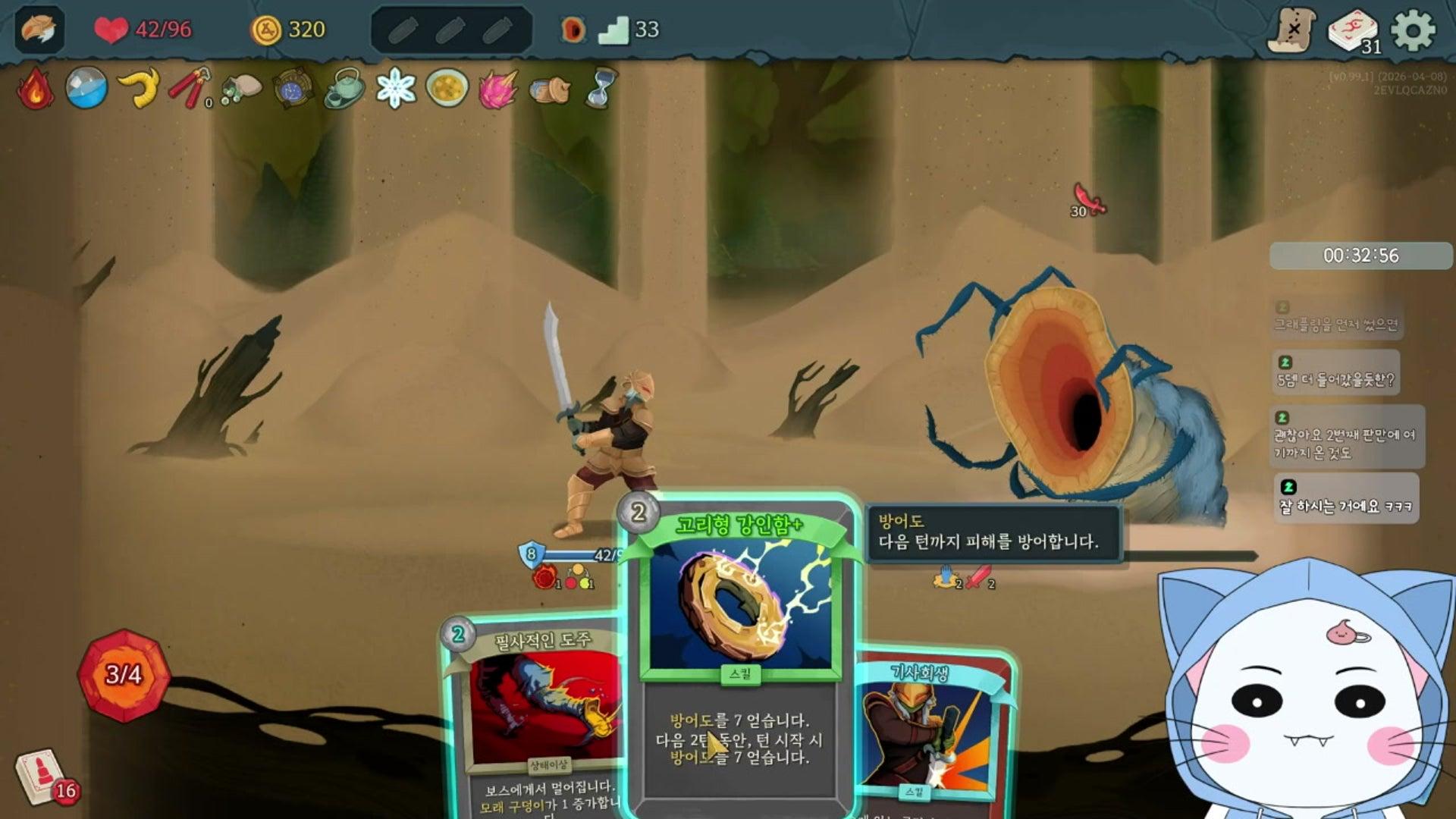The image size is (1456, 819).
Task: Select the 고리형 강인함+ skill card
Action: 739,652
